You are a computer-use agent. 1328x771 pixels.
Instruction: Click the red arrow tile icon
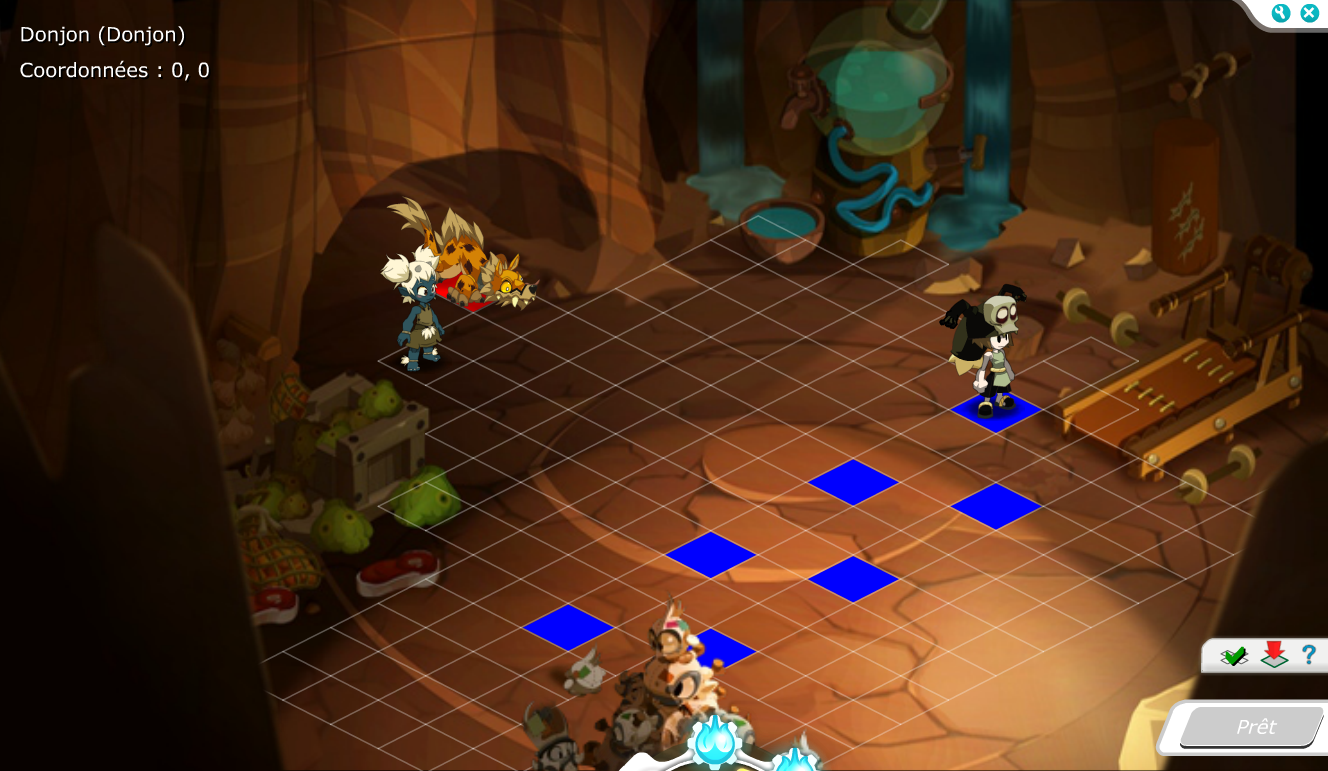point(1273,655)
